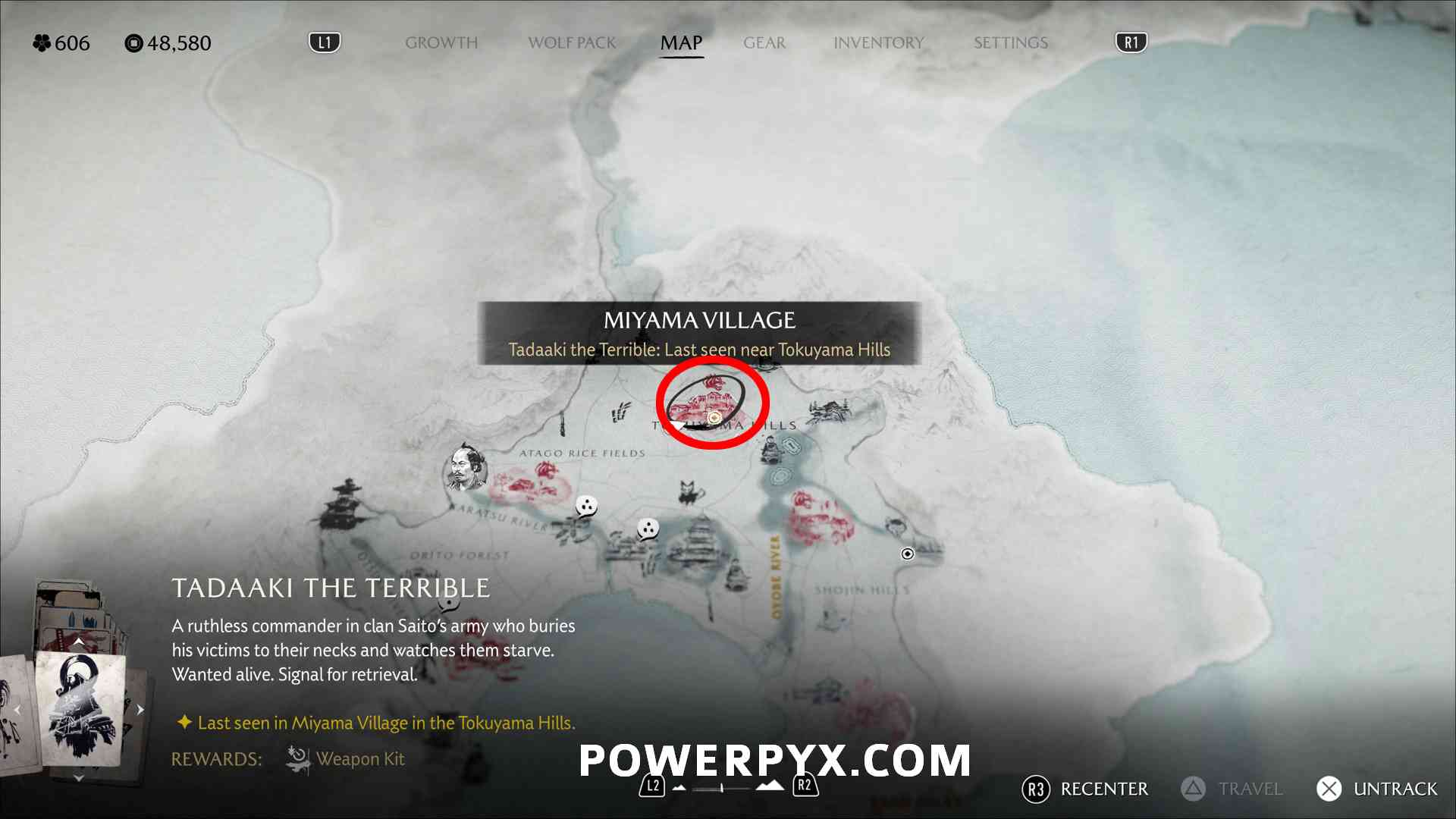1456x819 pixels.
Task: Choose the Tadaaki the Terrible bounty card
Action: [x=80, y=709]
